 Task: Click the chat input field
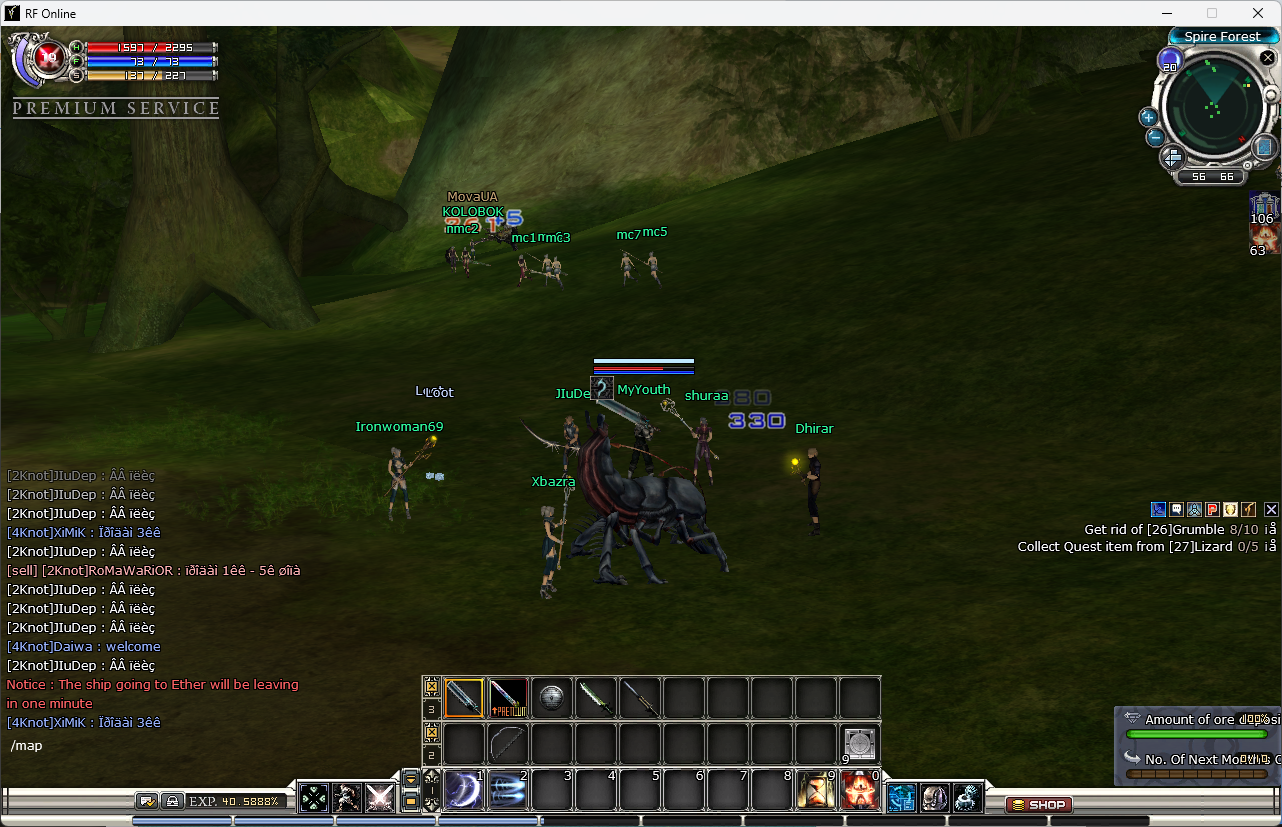150,746
